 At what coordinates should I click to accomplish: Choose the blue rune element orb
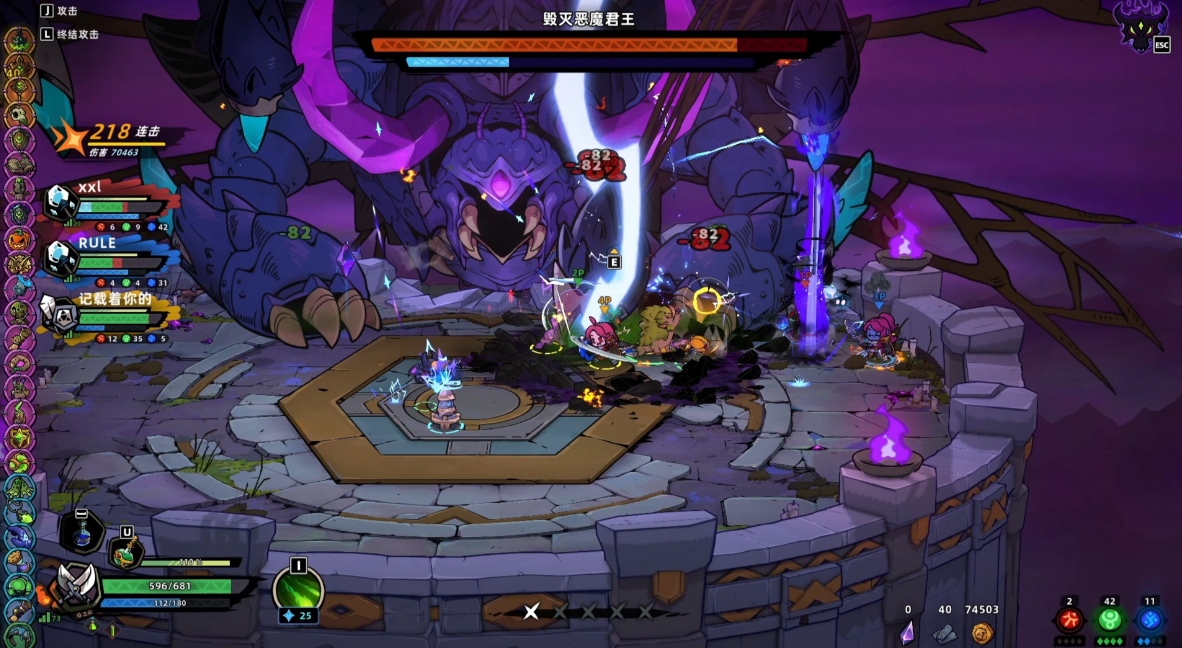1150,620
